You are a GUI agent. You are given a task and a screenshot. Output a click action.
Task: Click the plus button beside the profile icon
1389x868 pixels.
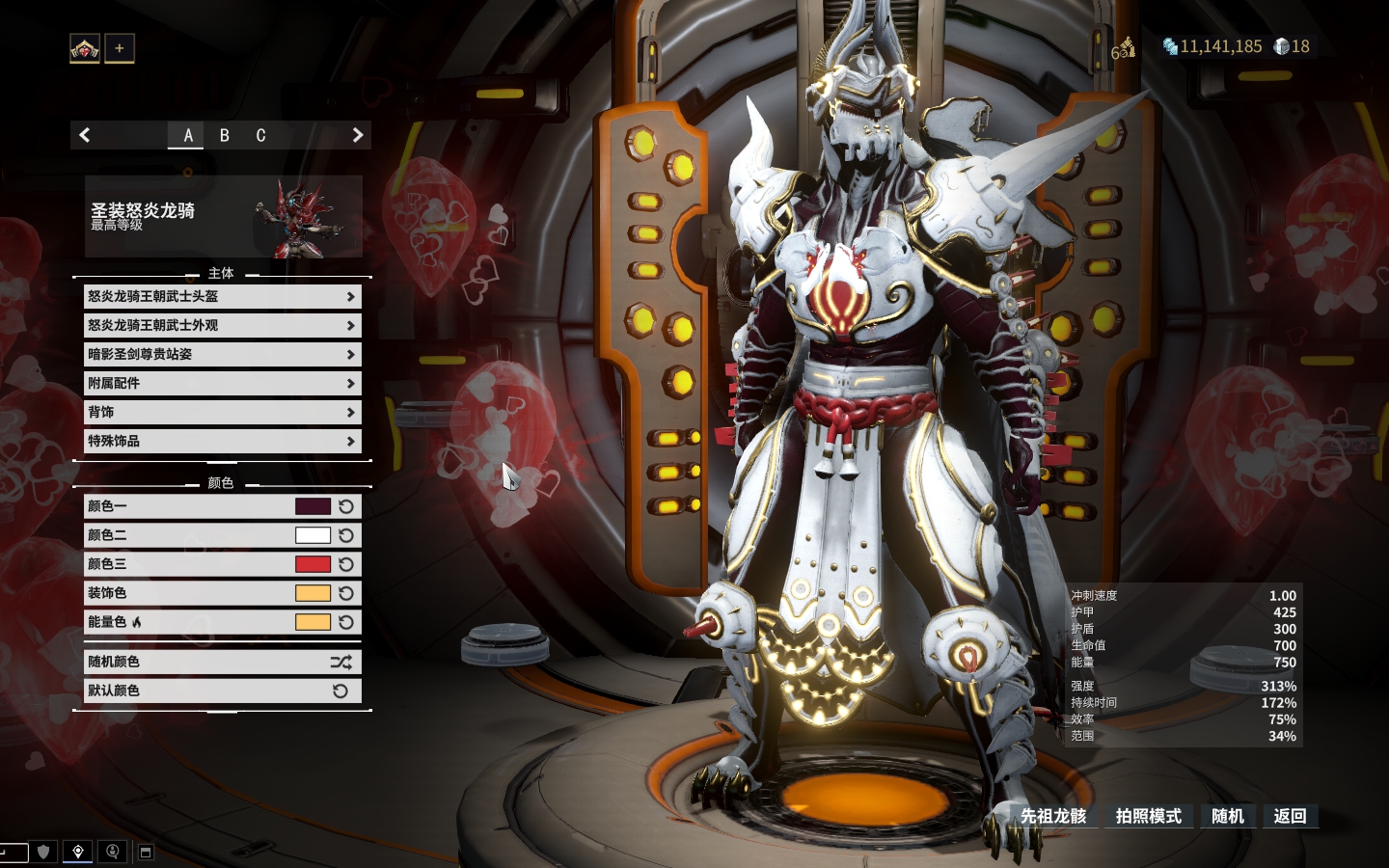pos(120,48)
